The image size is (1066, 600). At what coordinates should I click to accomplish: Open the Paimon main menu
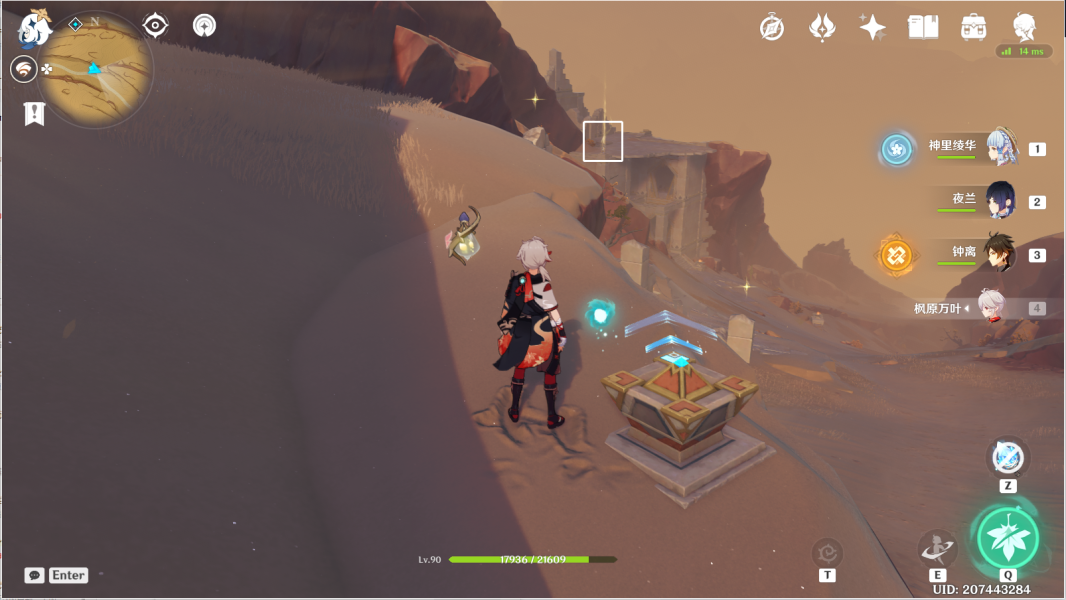click(x=35, y=27)
